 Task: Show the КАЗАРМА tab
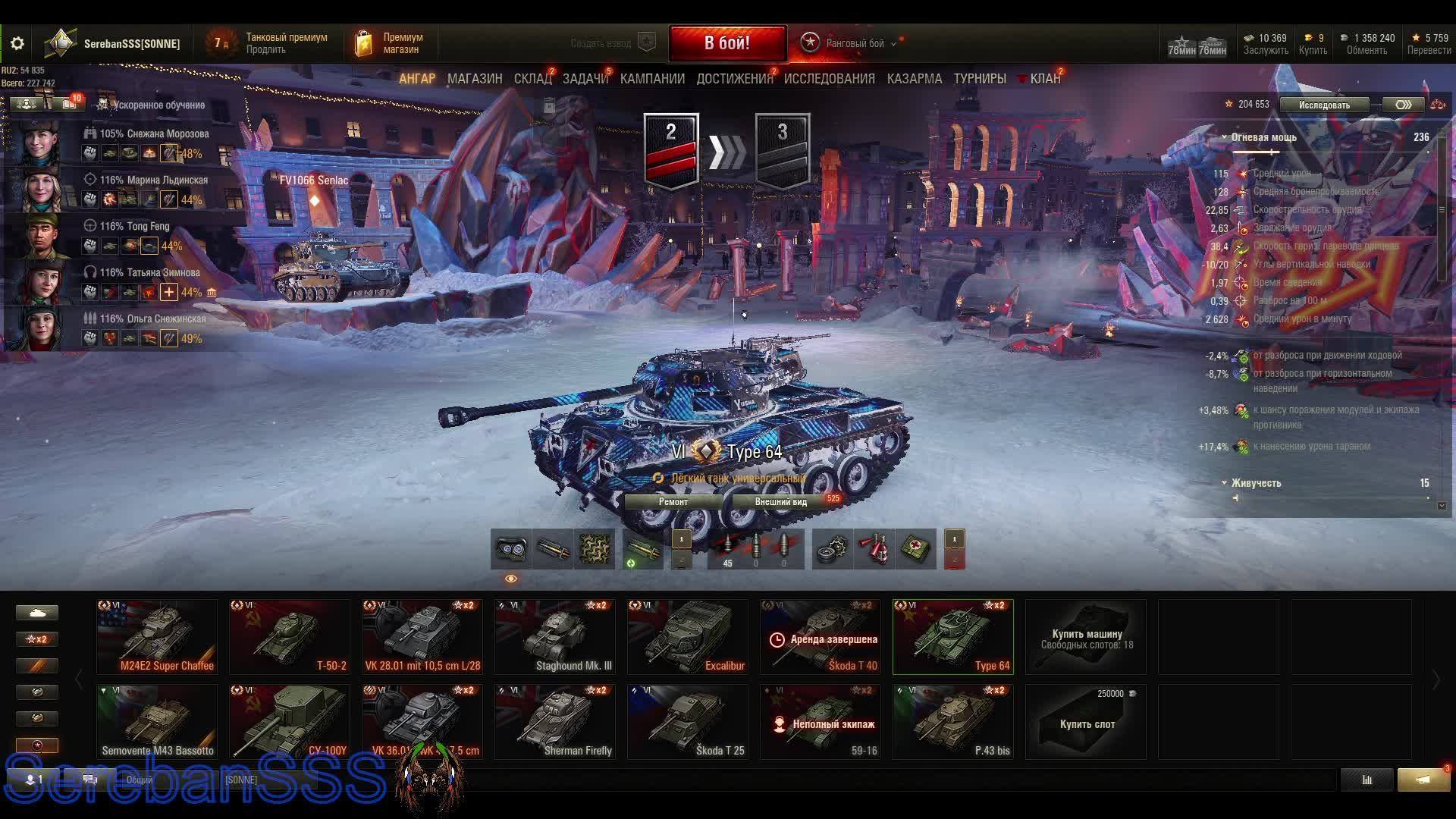914,79
